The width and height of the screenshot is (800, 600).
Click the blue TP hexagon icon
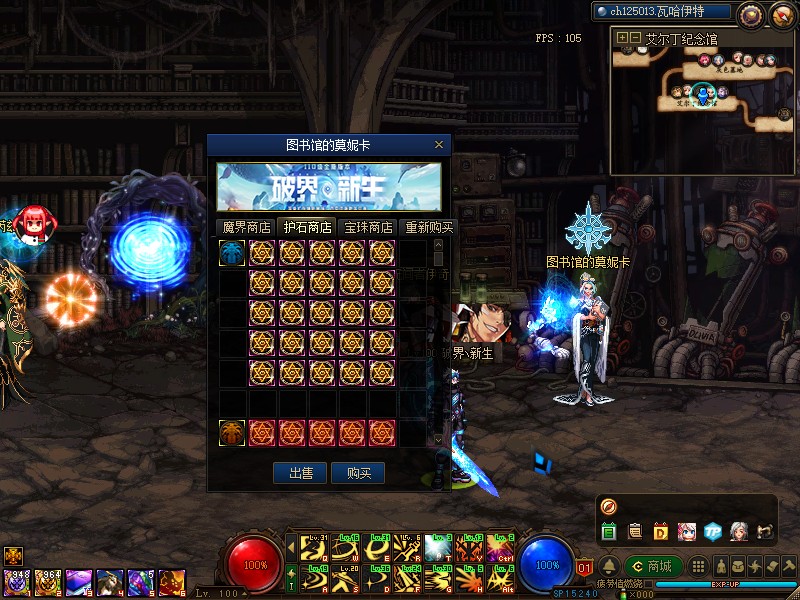coord(712,531)
